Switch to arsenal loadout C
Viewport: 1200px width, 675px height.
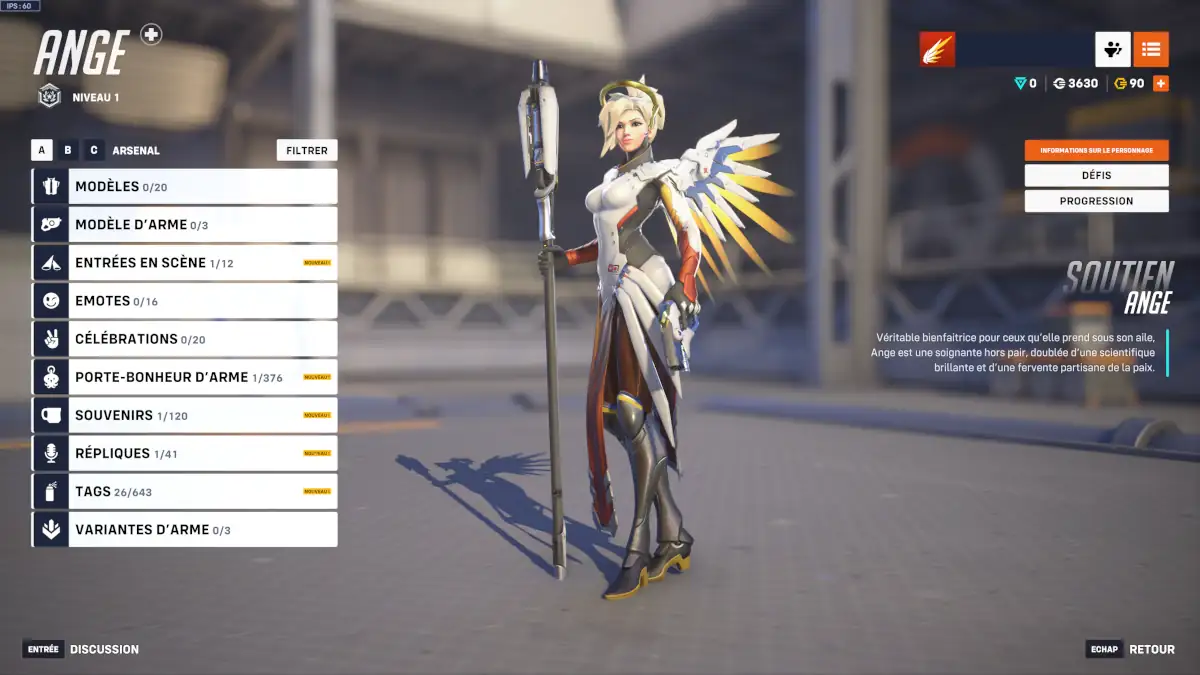pyautogui.click(x=94, y=150)
